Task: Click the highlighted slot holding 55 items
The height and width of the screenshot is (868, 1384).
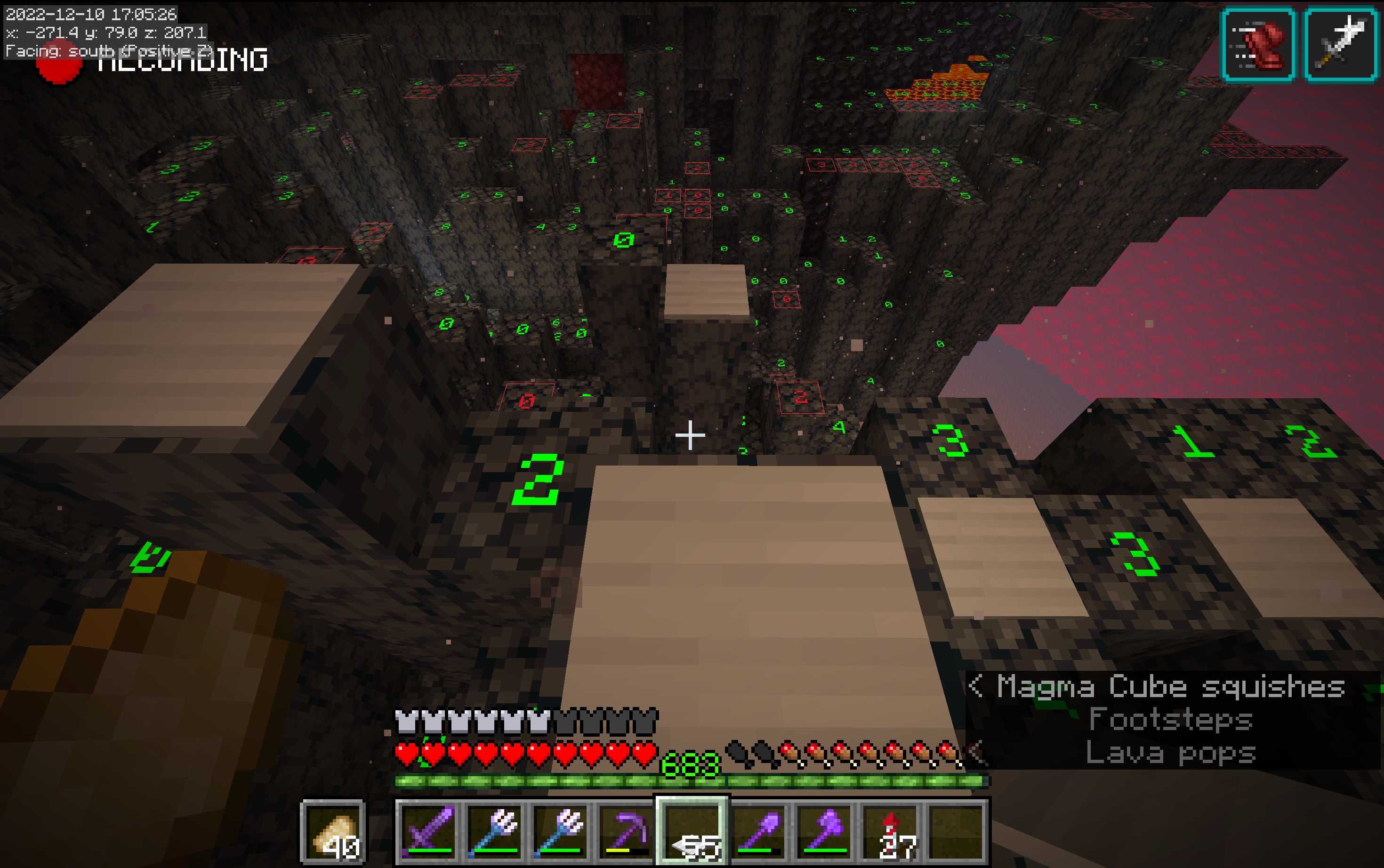Action: tap(692, 831)
